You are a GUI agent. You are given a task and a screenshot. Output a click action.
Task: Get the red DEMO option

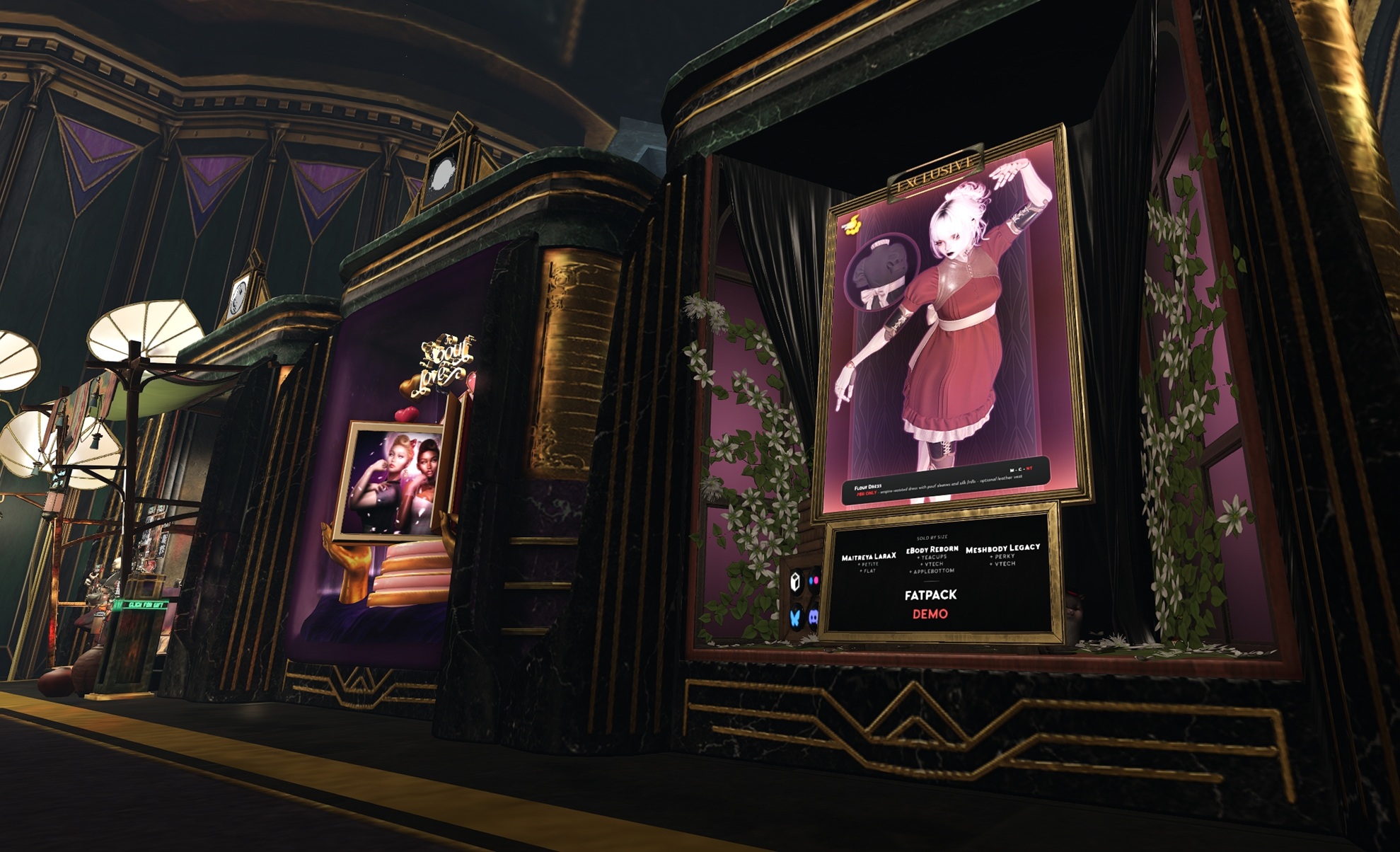930,614
